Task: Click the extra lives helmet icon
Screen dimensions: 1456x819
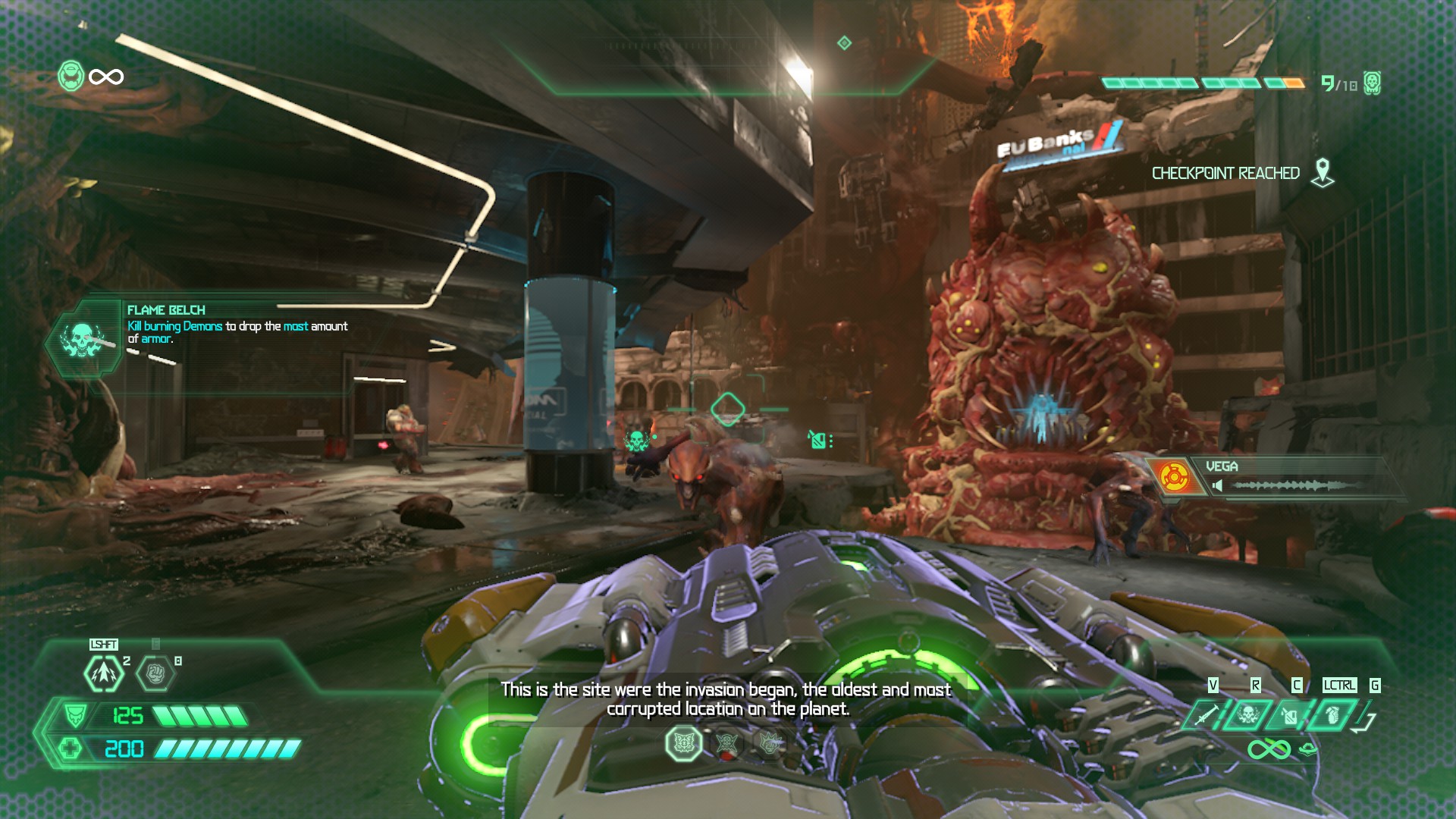Action: coord(71,77)
